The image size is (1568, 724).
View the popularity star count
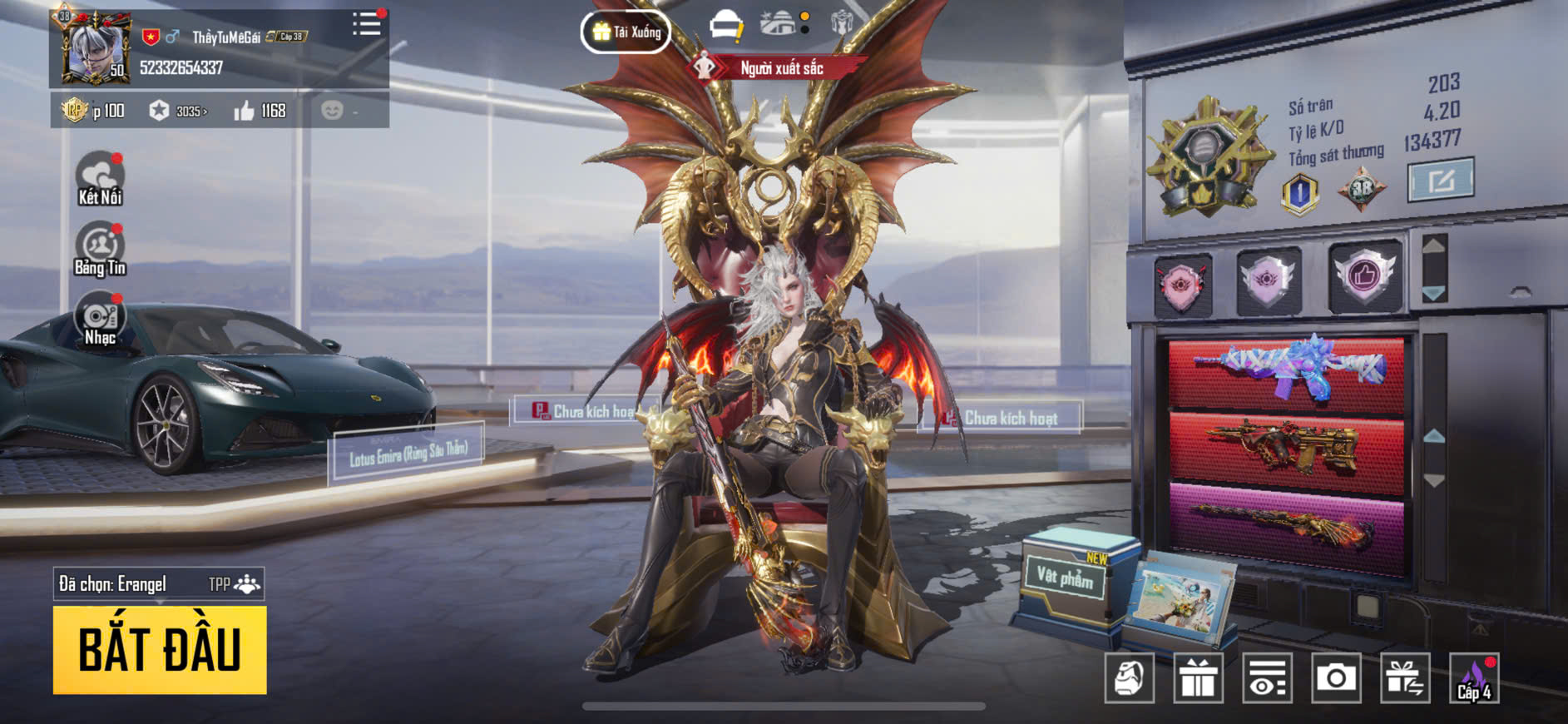coord(178,111)
